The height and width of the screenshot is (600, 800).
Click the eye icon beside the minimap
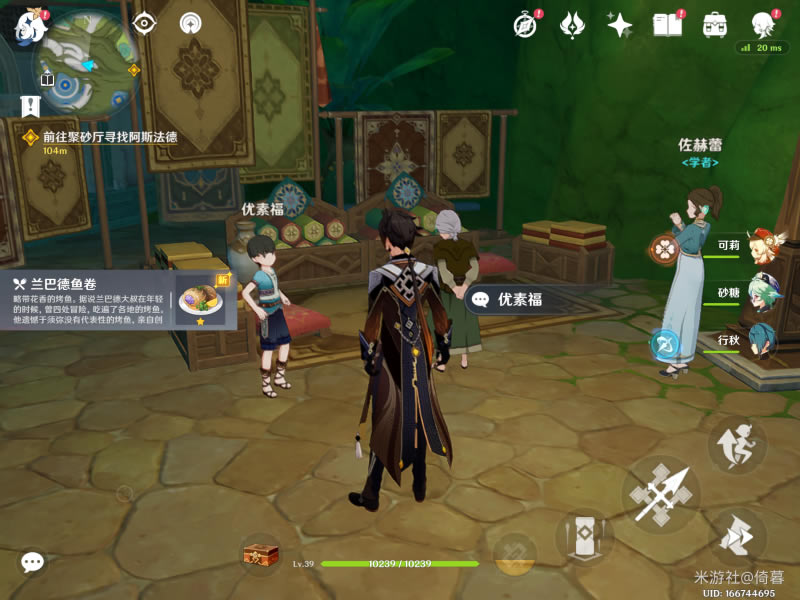click(144, 23)
